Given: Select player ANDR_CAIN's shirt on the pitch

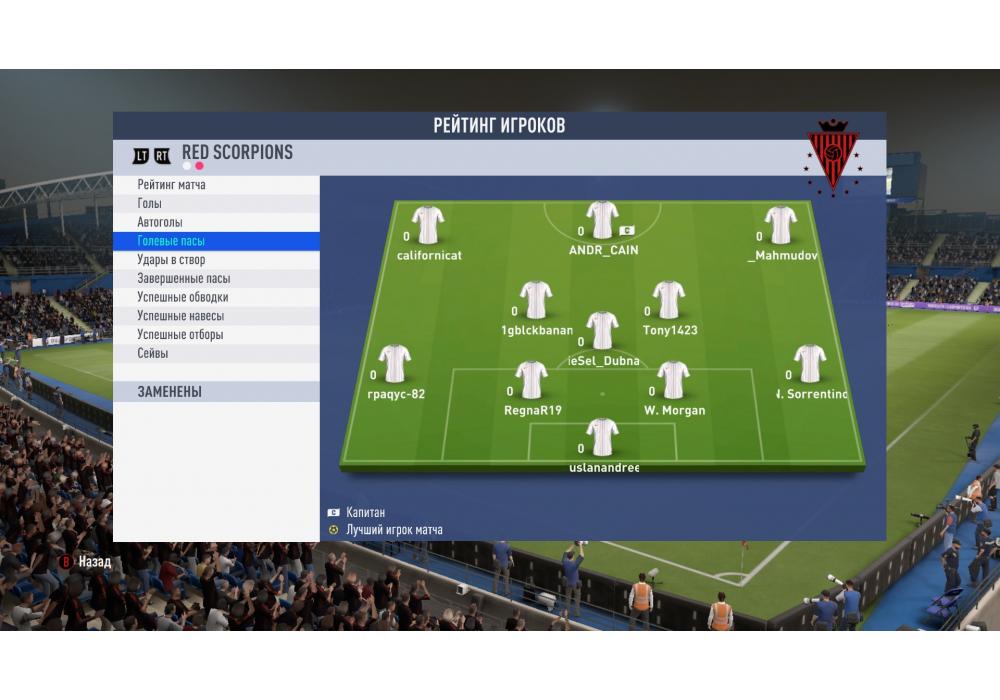Looking at the screenshot, I should click(602, 221).
